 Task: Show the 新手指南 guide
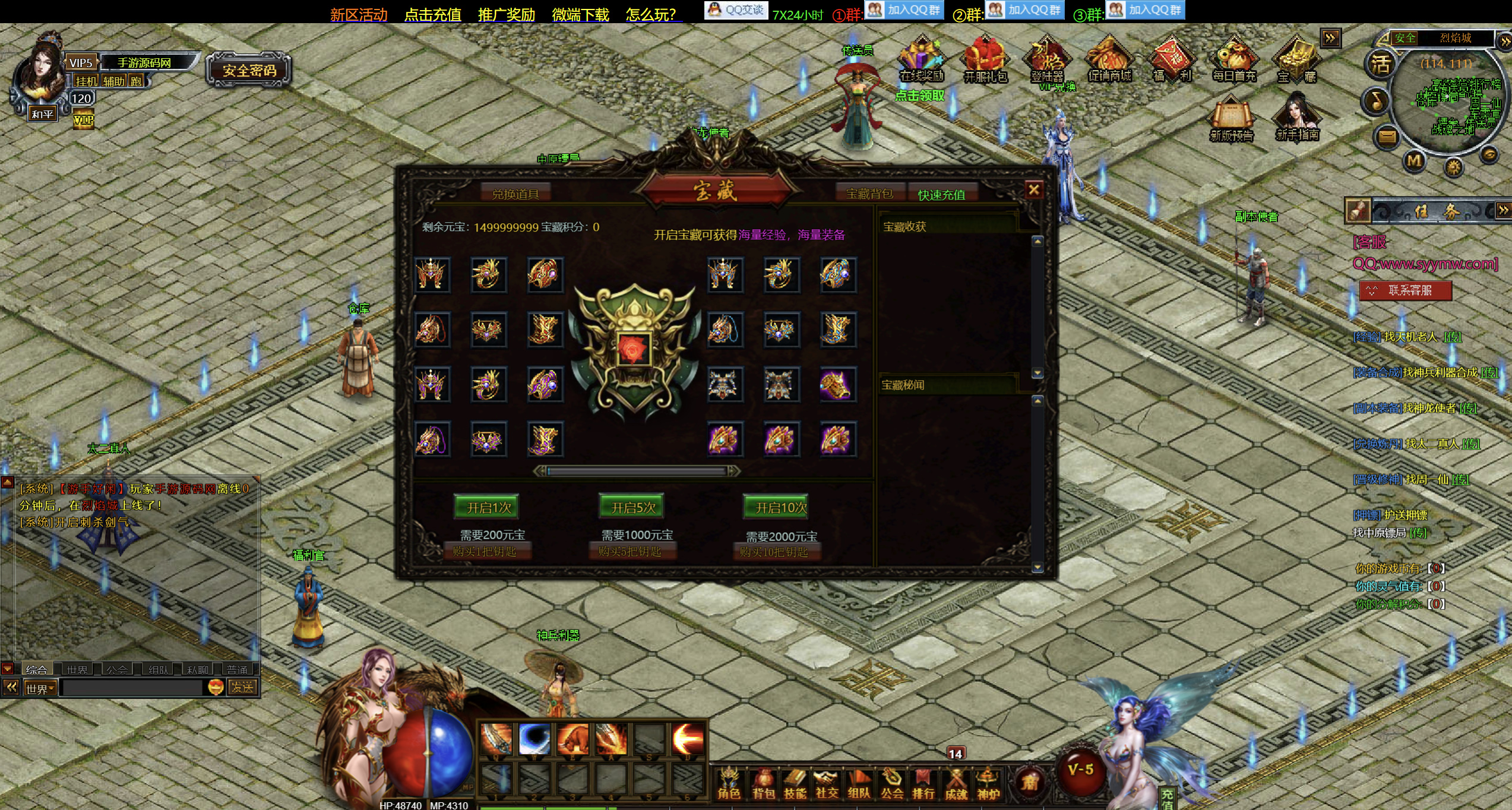coord(1297,120)
